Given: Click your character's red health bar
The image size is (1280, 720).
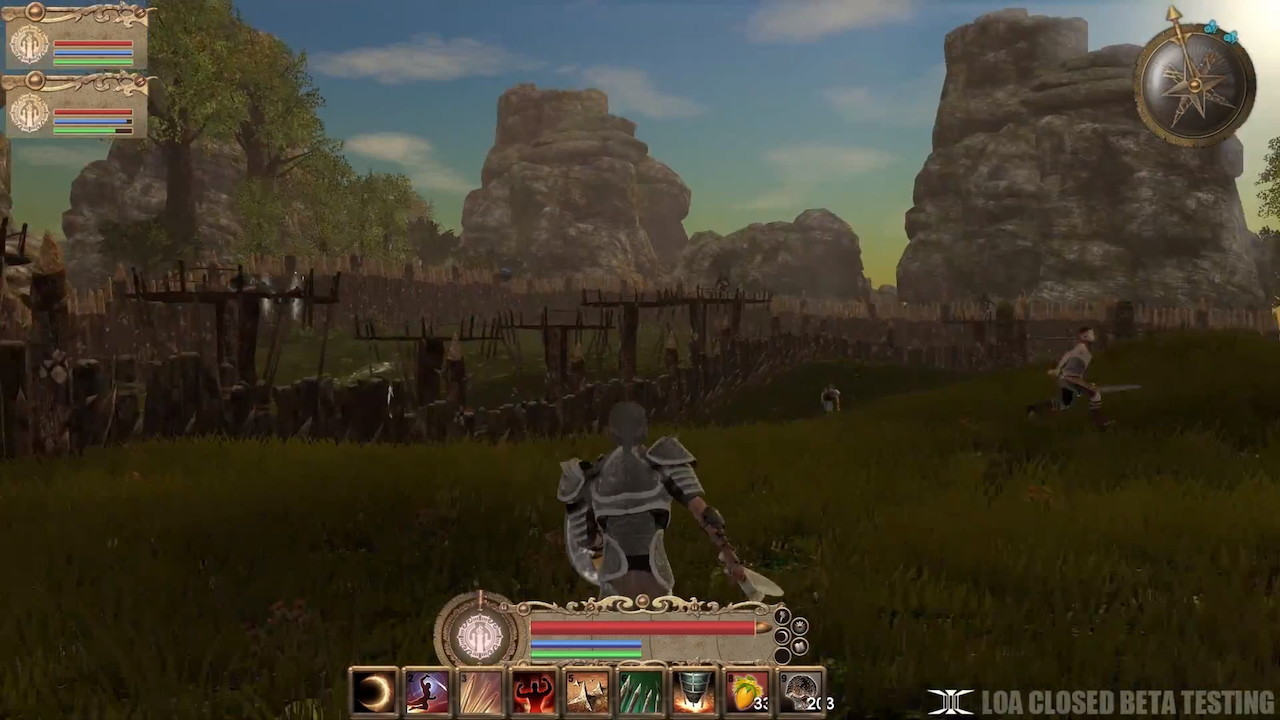Looking at the screenshot, I should point(640,628).
